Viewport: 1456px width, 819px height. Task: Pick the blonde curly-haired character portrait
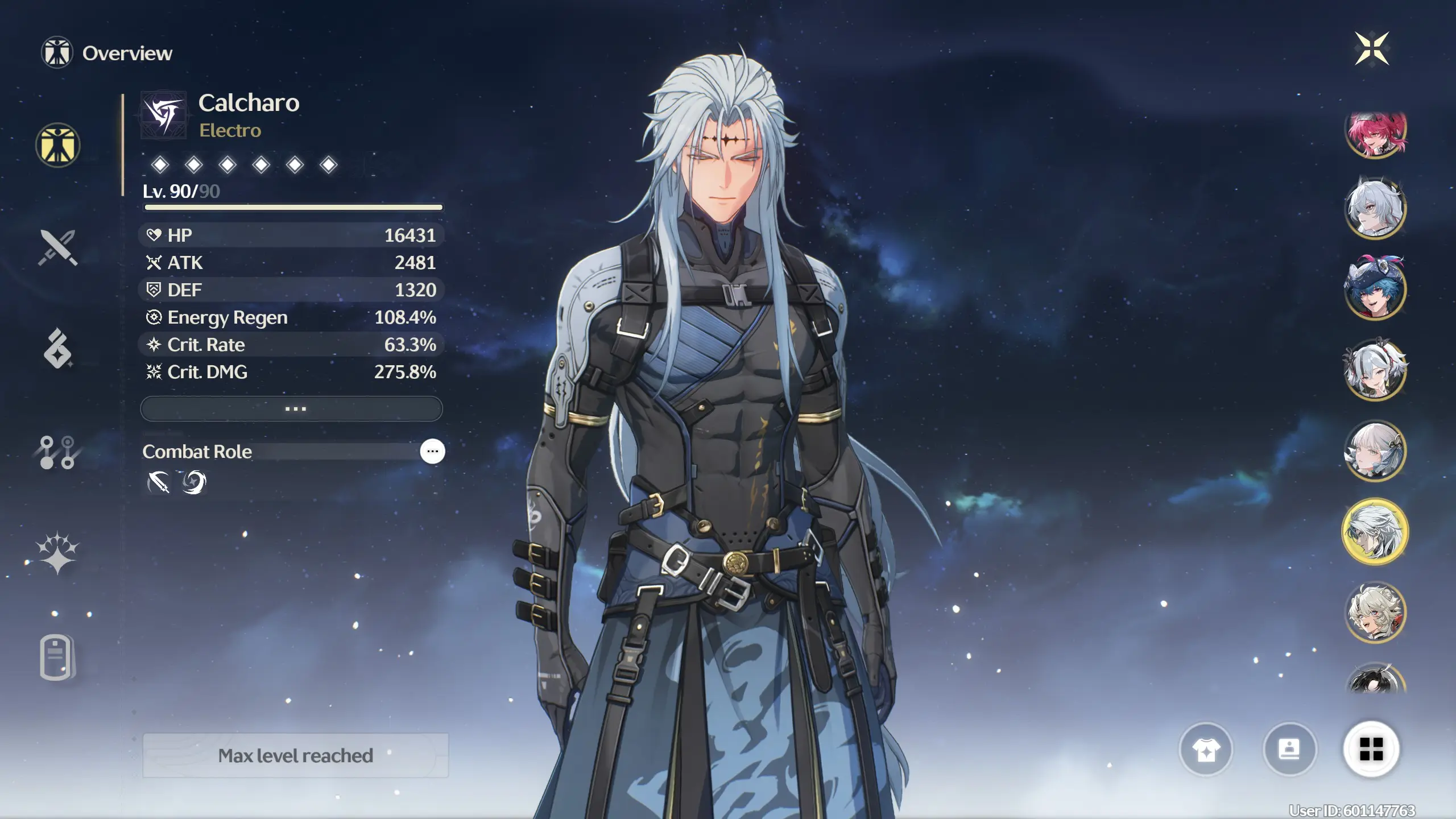pyautogui.click(x=1375, y=613)
